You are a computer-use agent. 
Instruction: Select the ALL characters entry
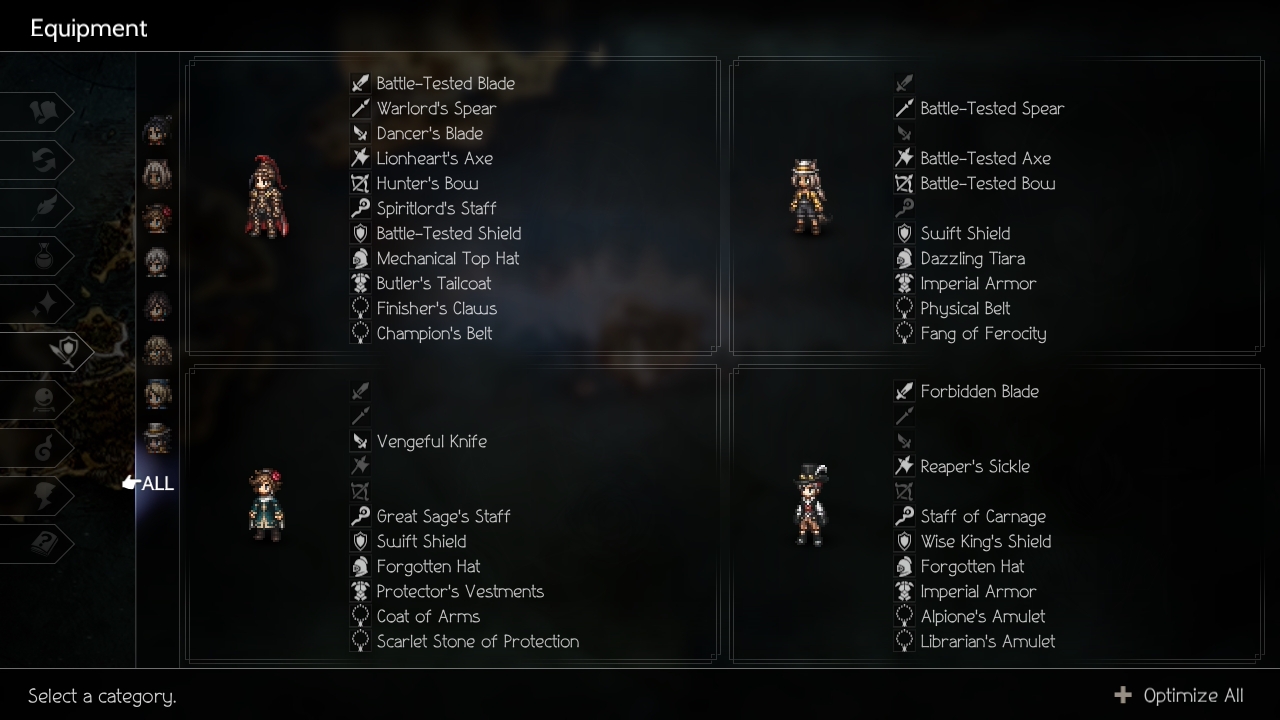(157, 484)
